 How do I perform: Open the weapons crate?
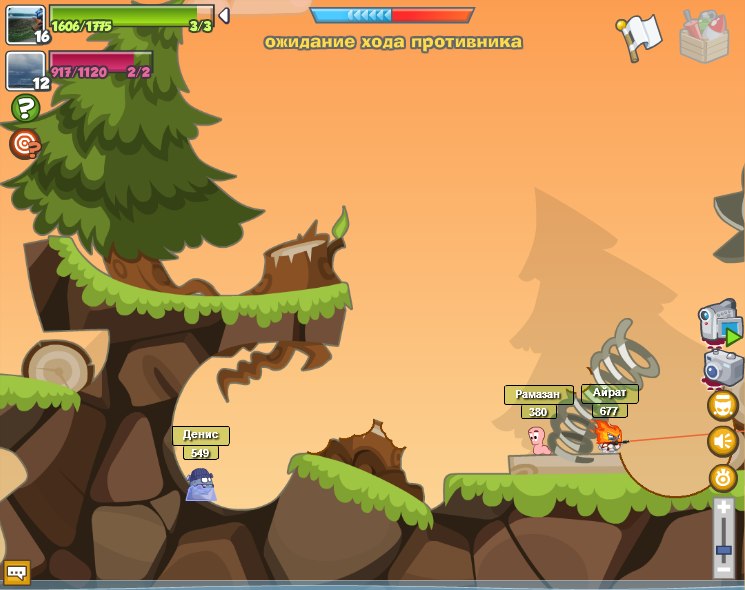pos(704,36)
